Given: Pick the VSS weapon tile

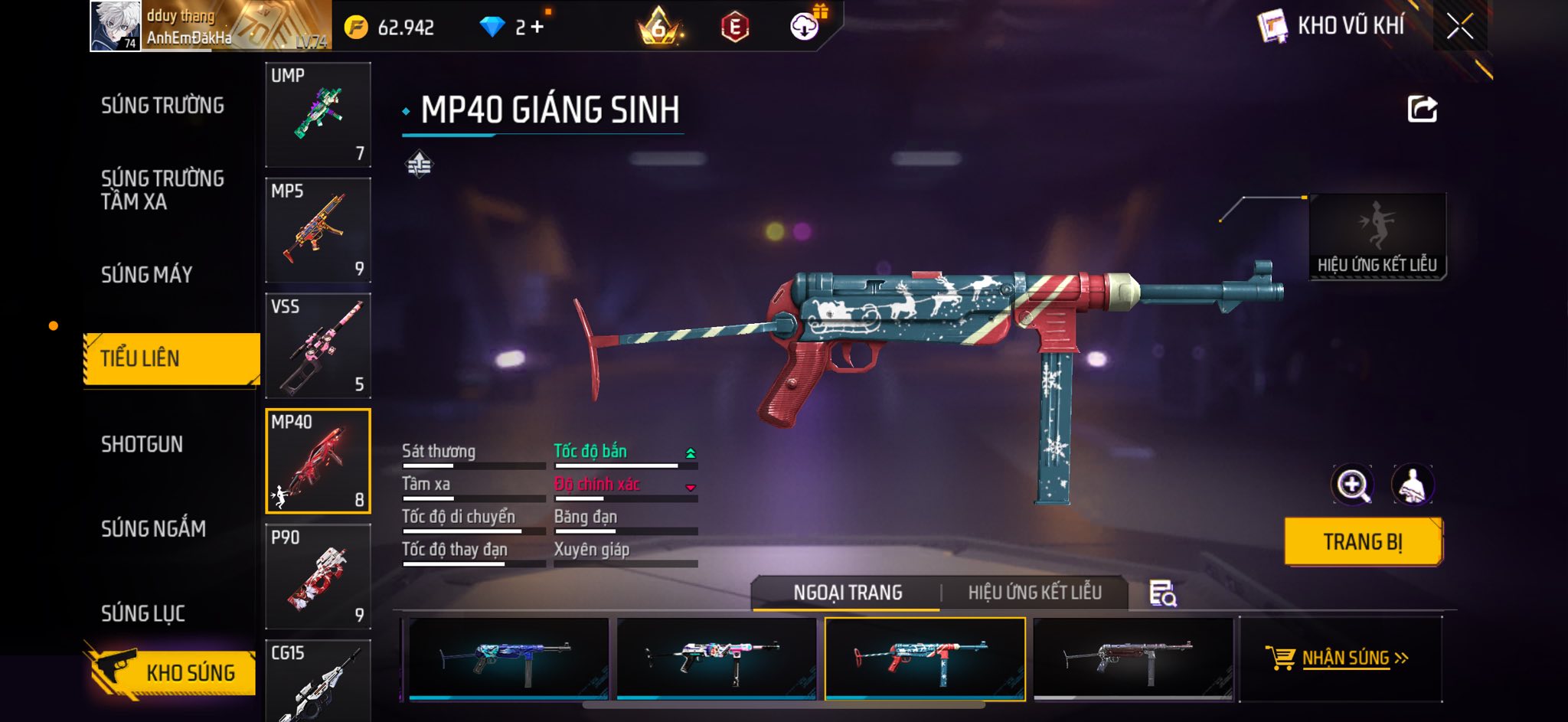Looking at the screenshot, I should coord(318,346).
